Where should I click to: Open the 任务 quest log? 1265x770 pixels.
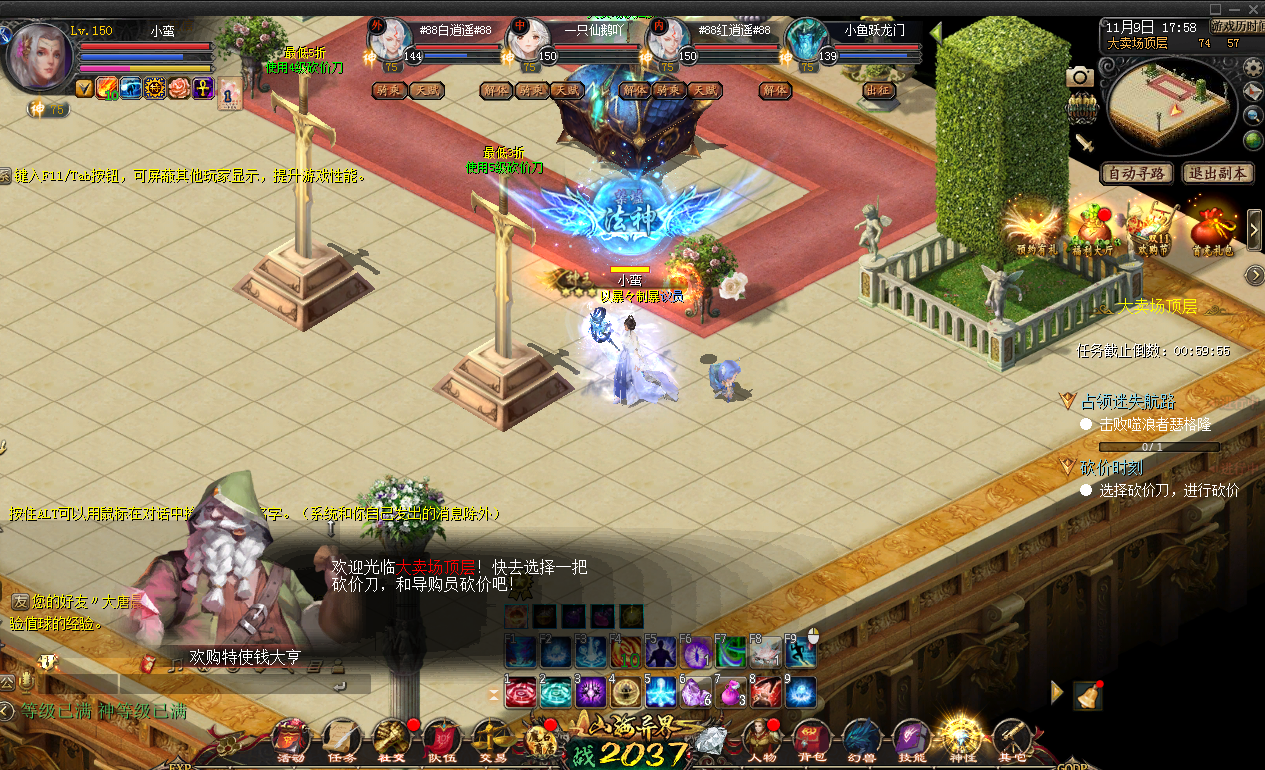coord(341,740)
